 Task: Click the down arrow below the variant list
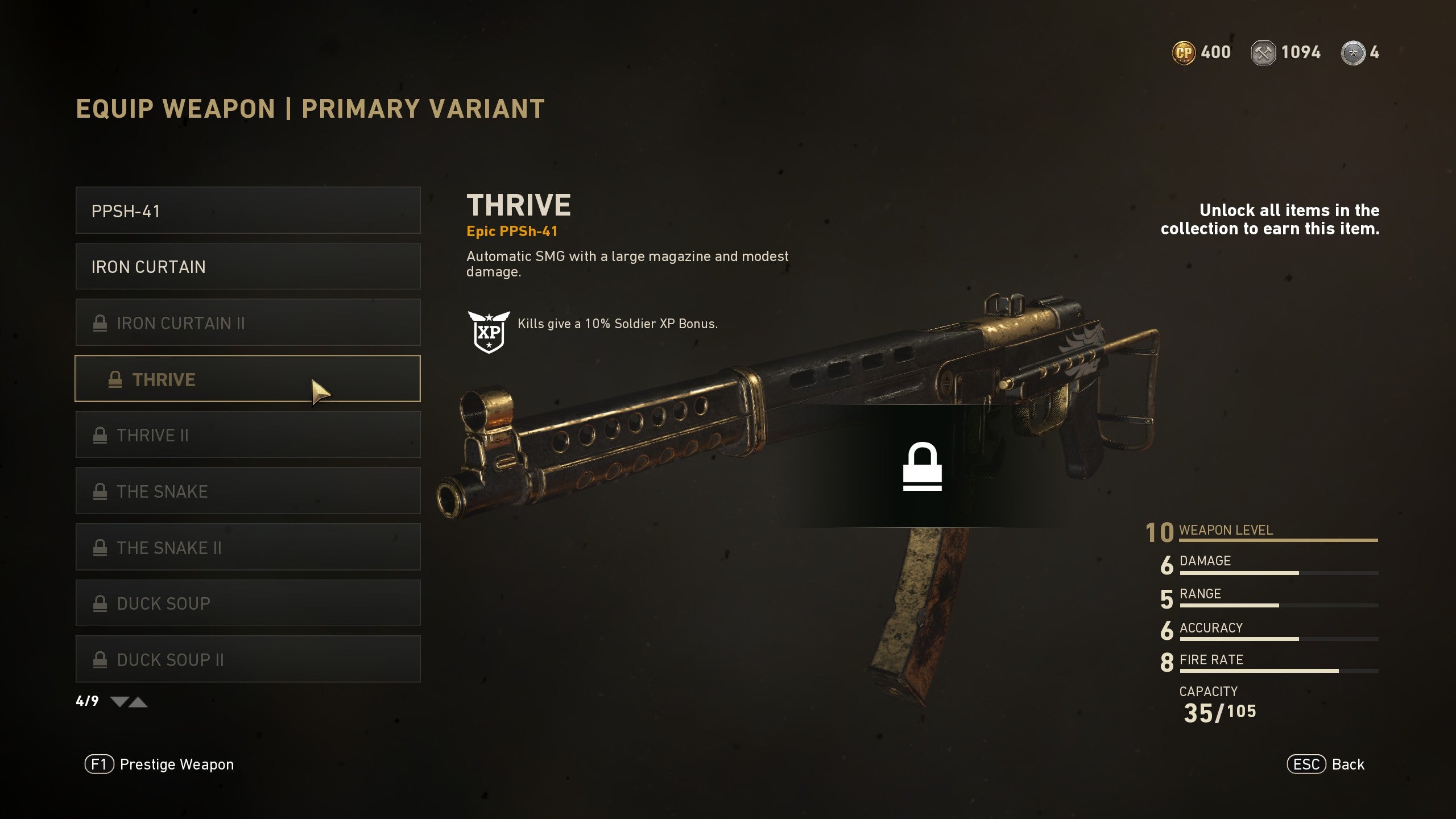(x=119, y=701)
